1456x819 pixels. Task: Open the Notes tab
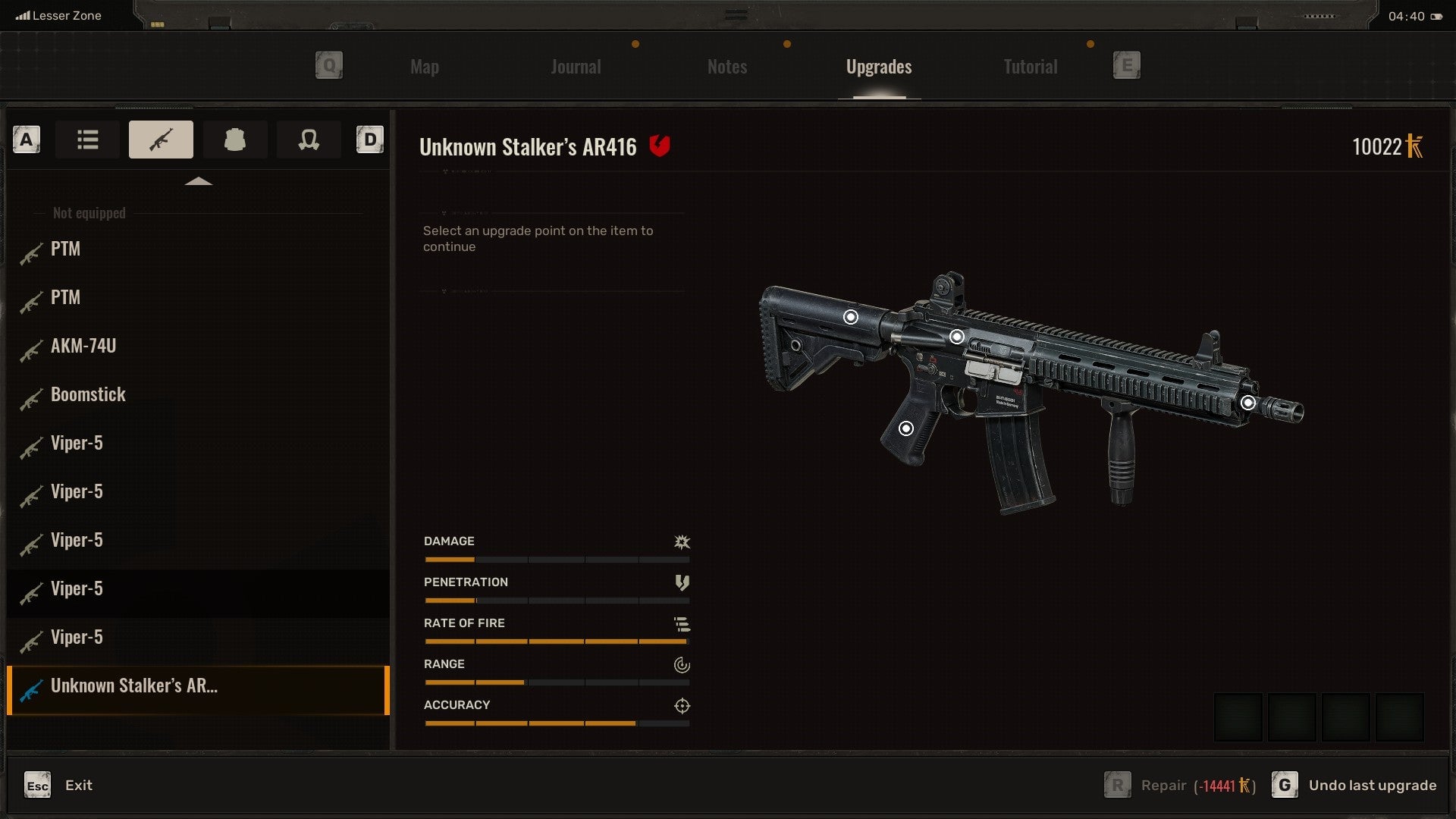(726, 67)
